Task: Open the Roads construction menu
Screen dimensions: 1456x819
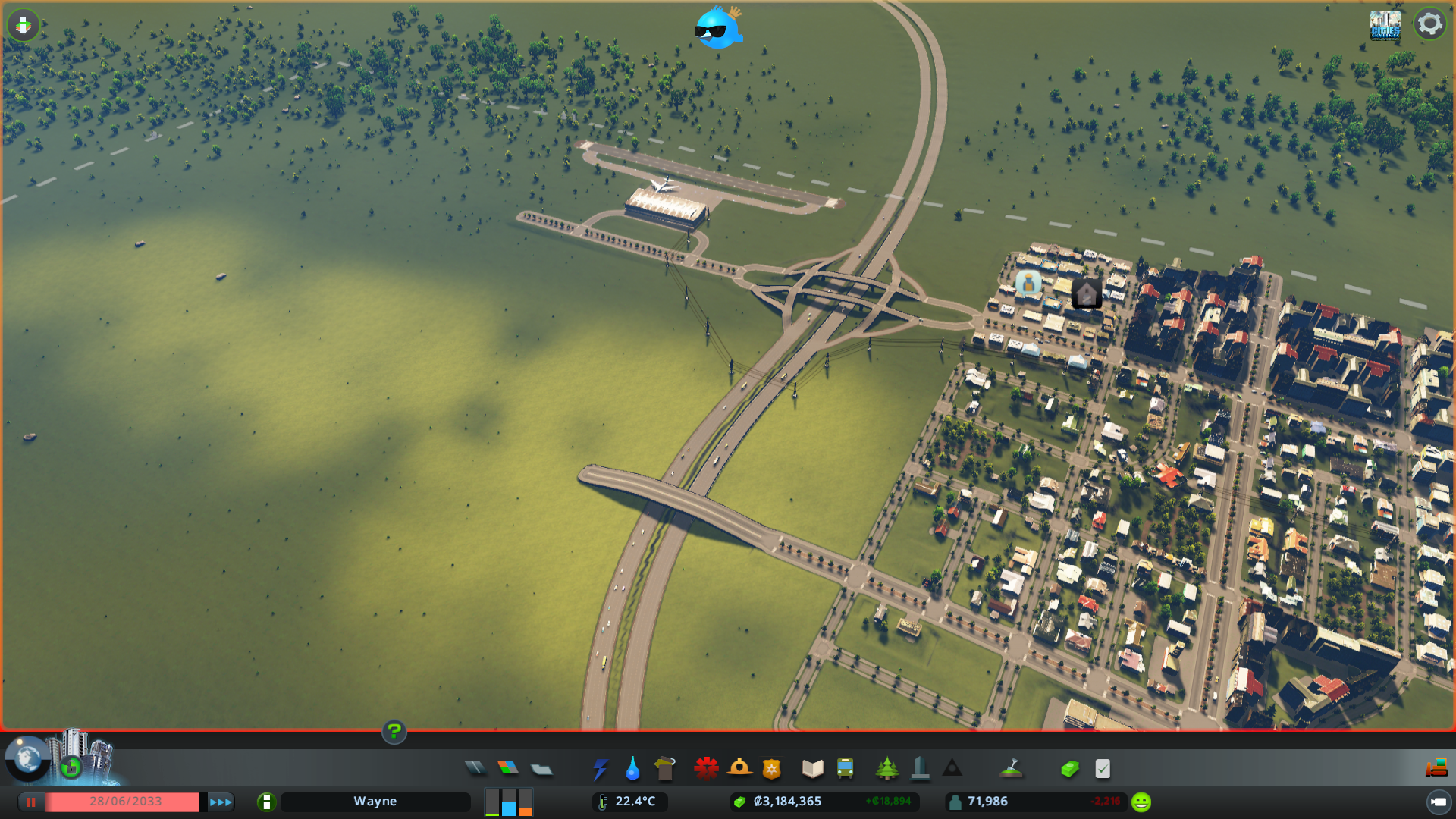Action: pyautogui.click(x=476, y=768)
